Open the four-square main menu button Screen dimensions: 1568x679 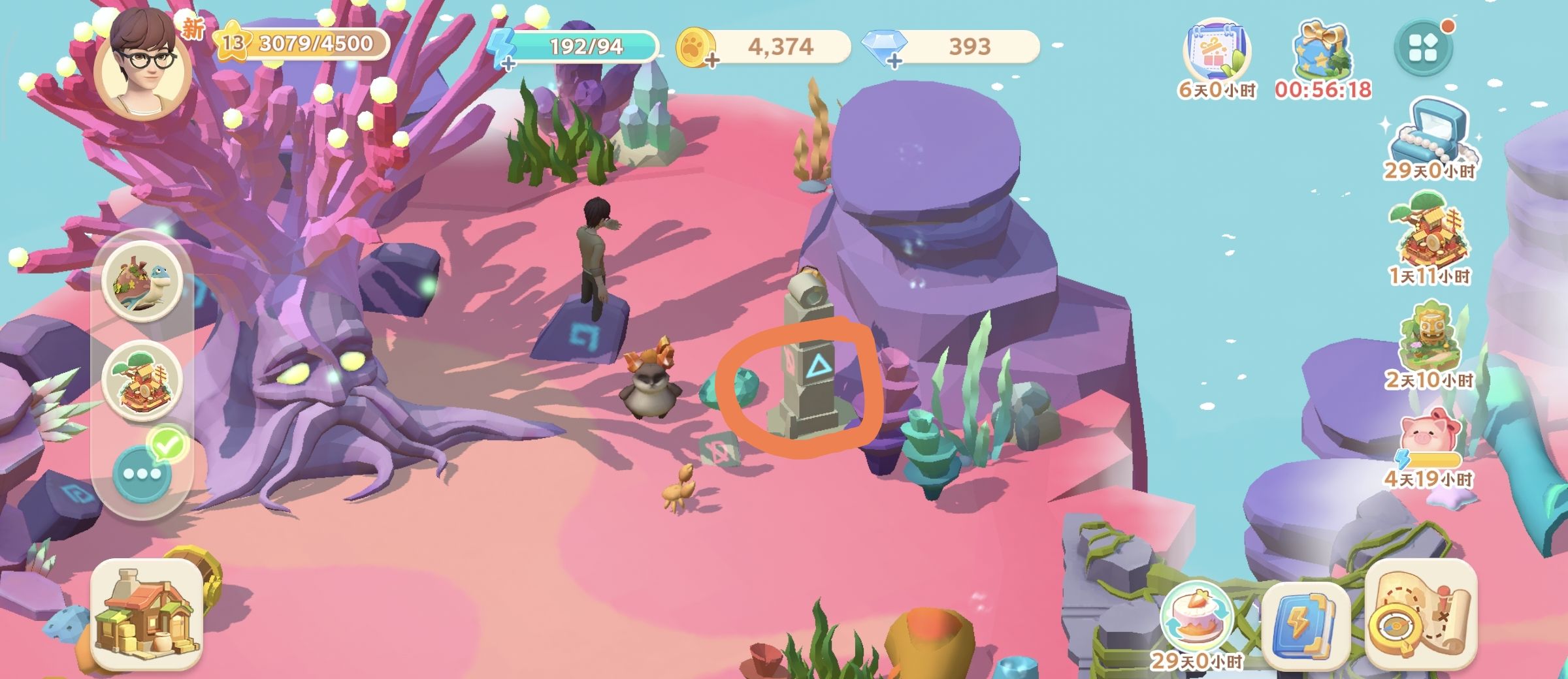click(1424, 48)
